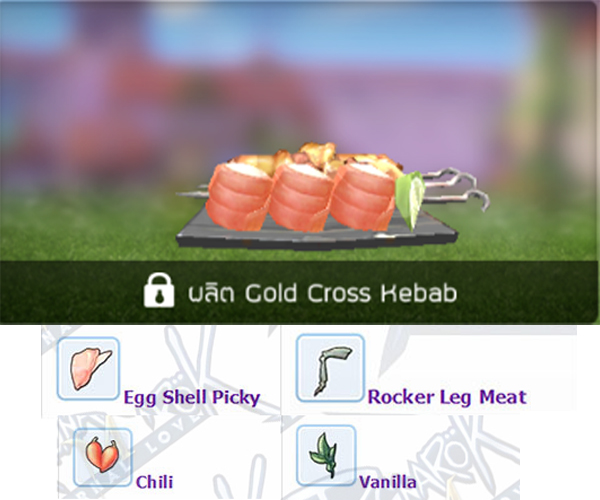
Task: Choose the Rocker Leg Meat ingredient icon
Action: (x=330, y=369)
